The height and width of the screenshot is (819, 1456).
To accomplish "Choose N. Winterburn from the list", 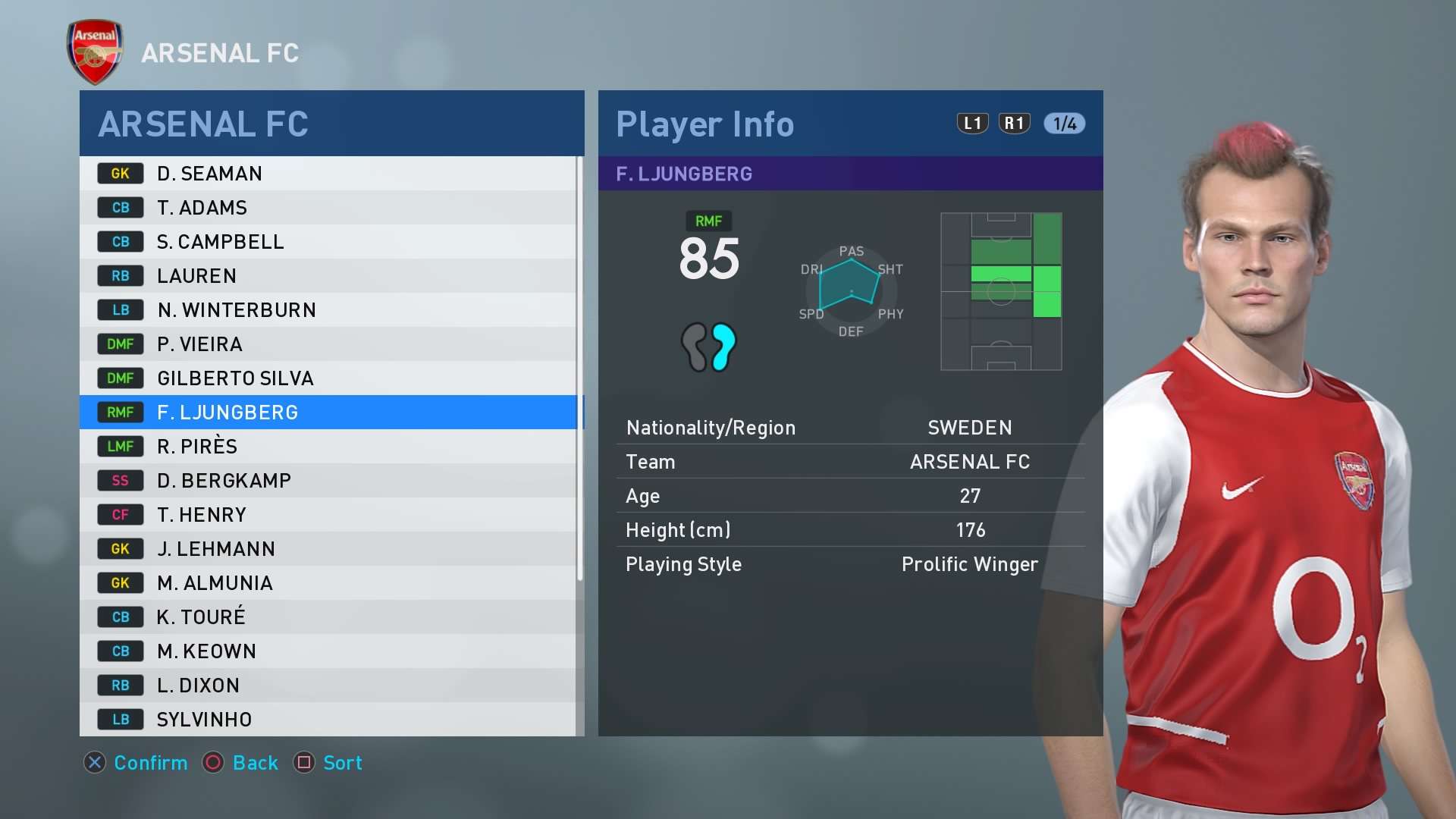I will pyautogui.click(x=328, y=310).
